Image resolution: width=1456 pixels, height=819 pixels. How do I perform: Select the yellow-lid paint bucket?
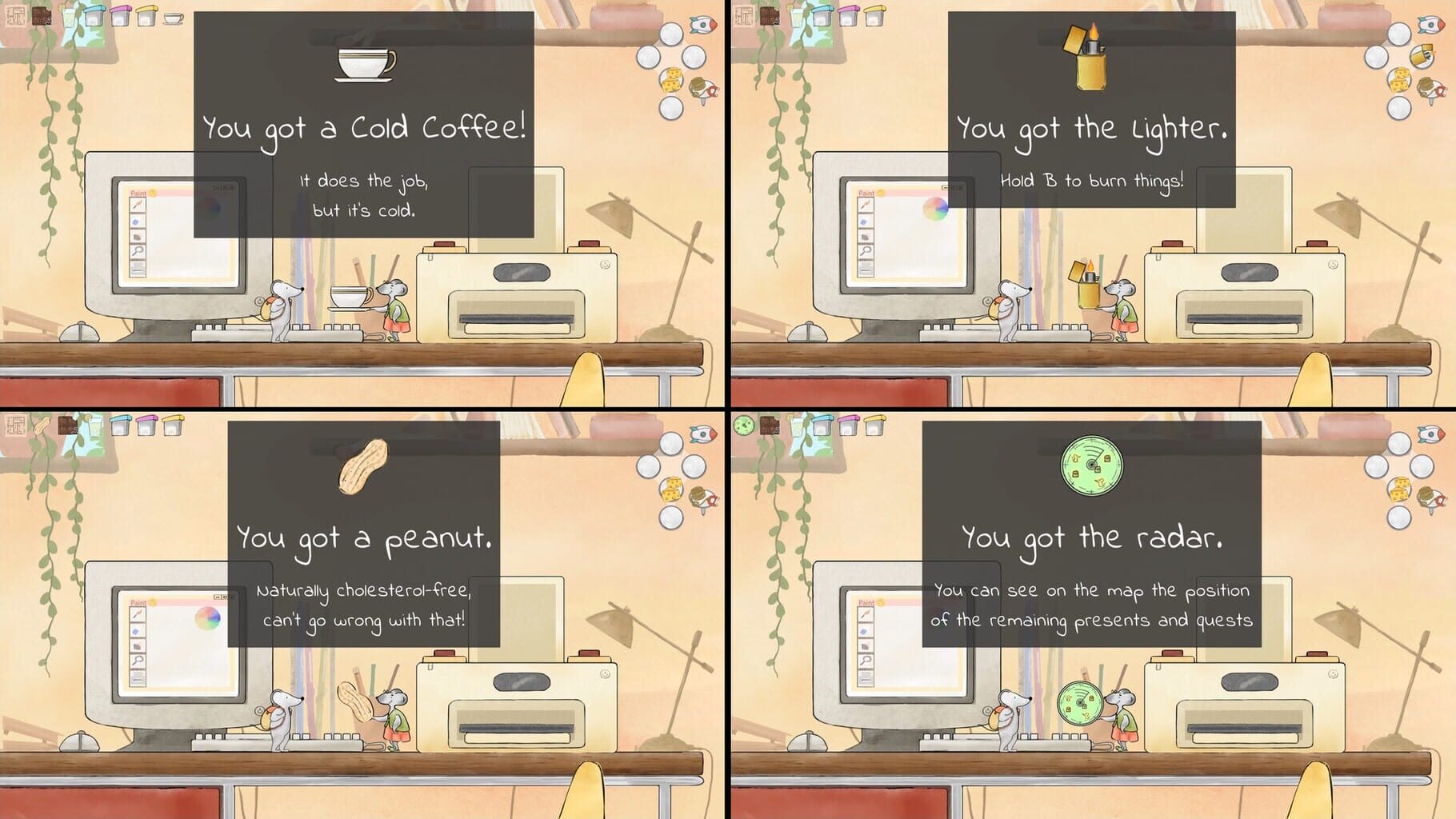[x=147, y=17]
